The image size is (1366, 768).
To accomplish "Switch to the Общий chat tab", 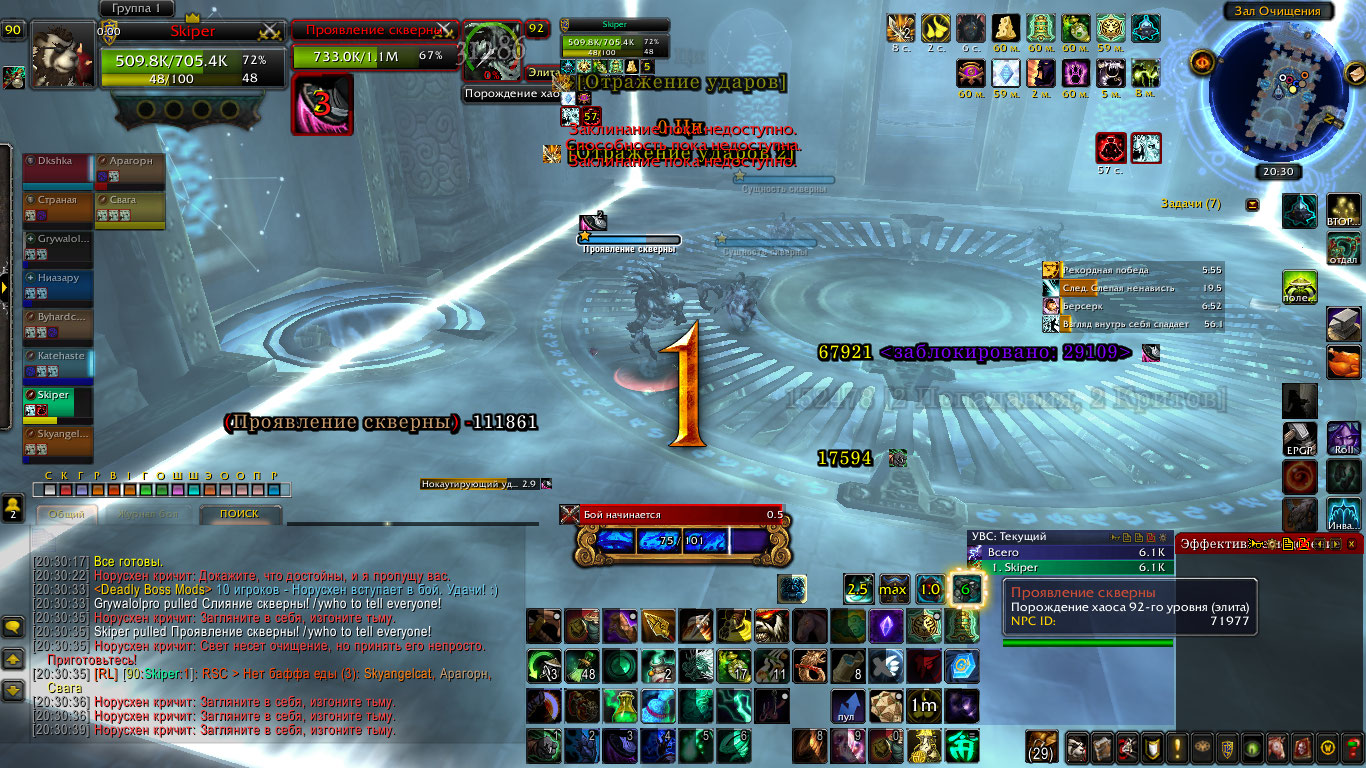I will click(66, 514).
